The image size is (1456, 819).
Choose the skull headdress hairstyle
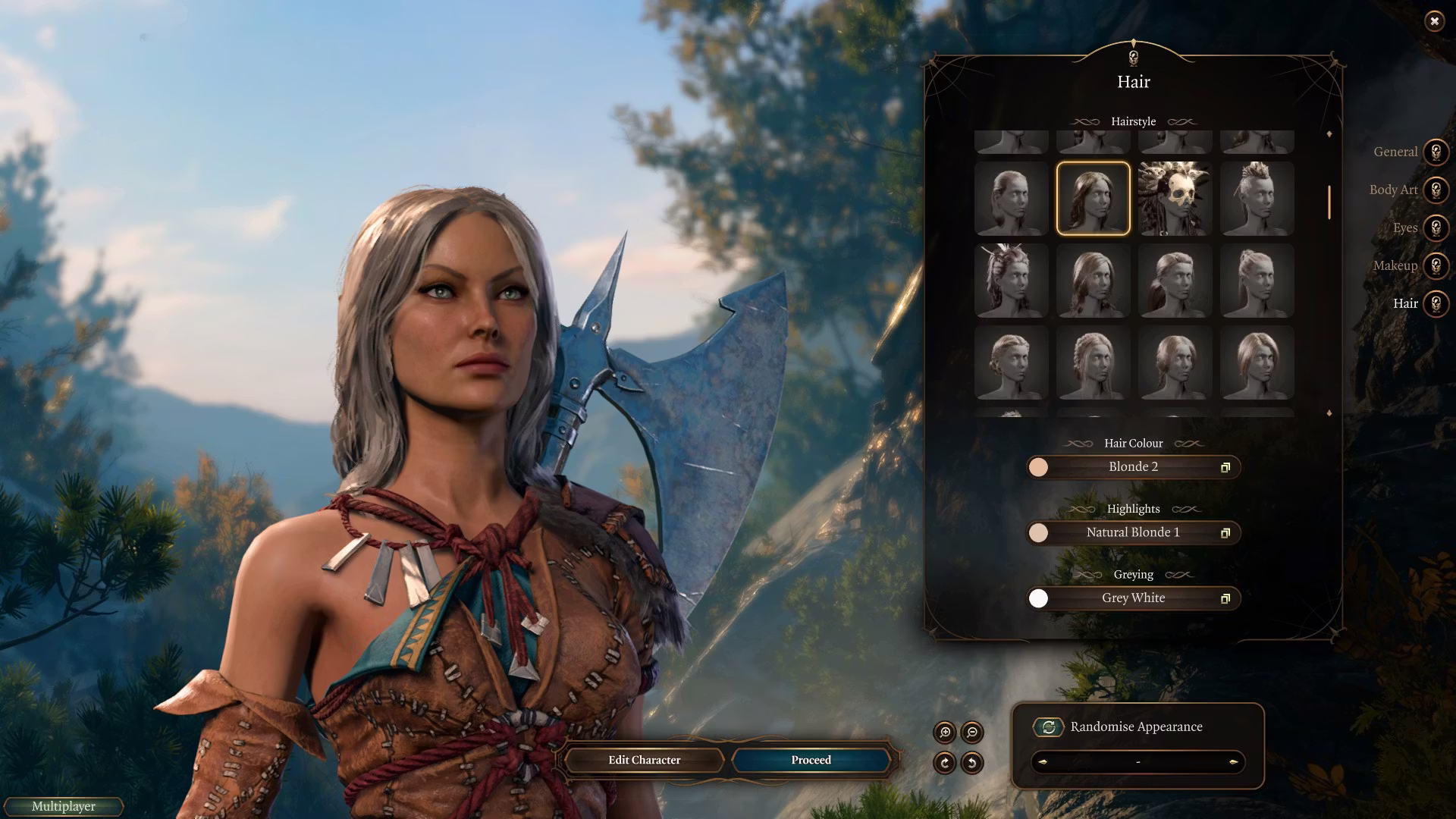click(x=1175, y=199)
